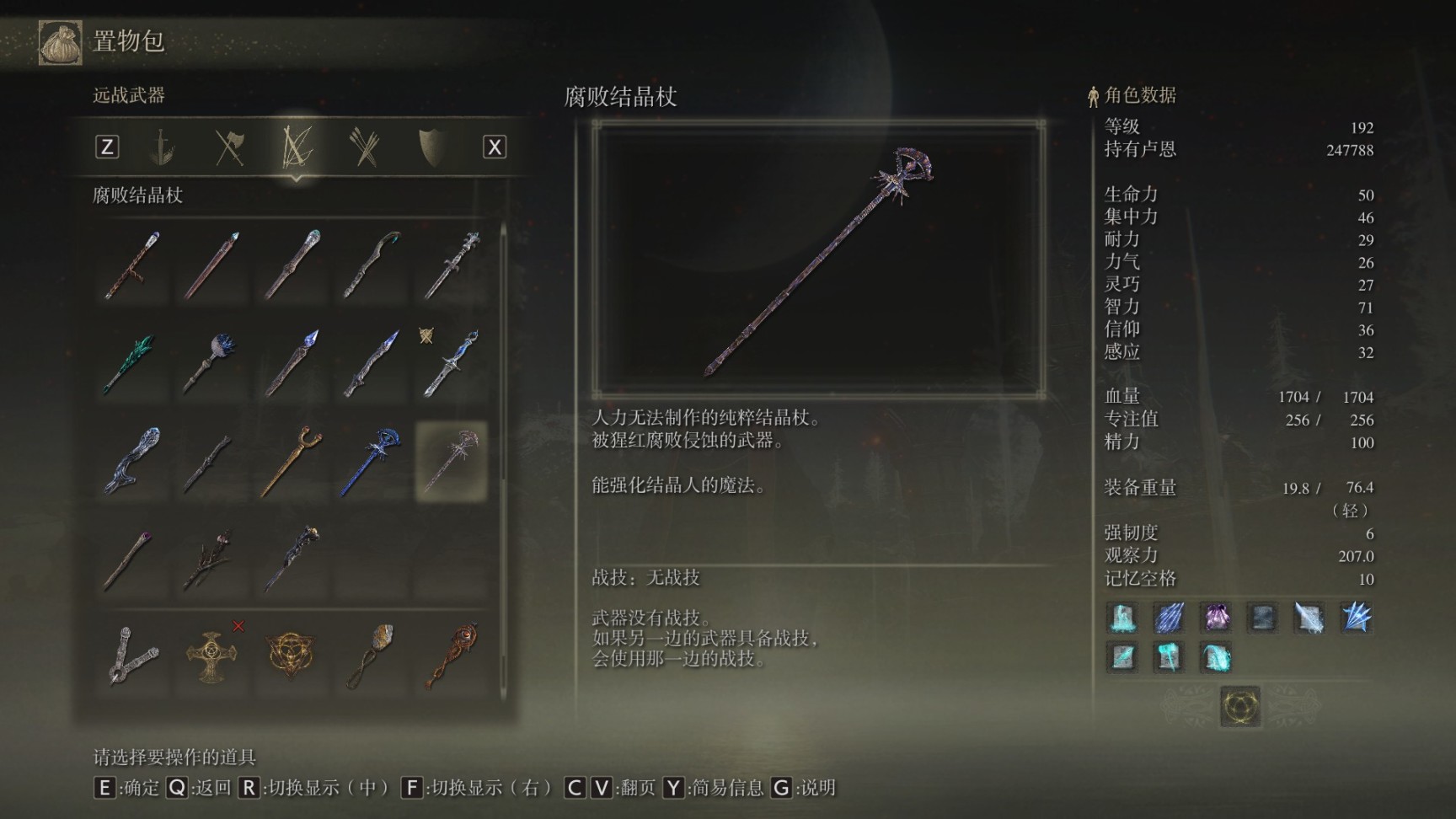The width and height of the screenshot is (1456, 819).
Task: Choose Lusat's staff with the blue spiked orb
Action: coord(211,363)
